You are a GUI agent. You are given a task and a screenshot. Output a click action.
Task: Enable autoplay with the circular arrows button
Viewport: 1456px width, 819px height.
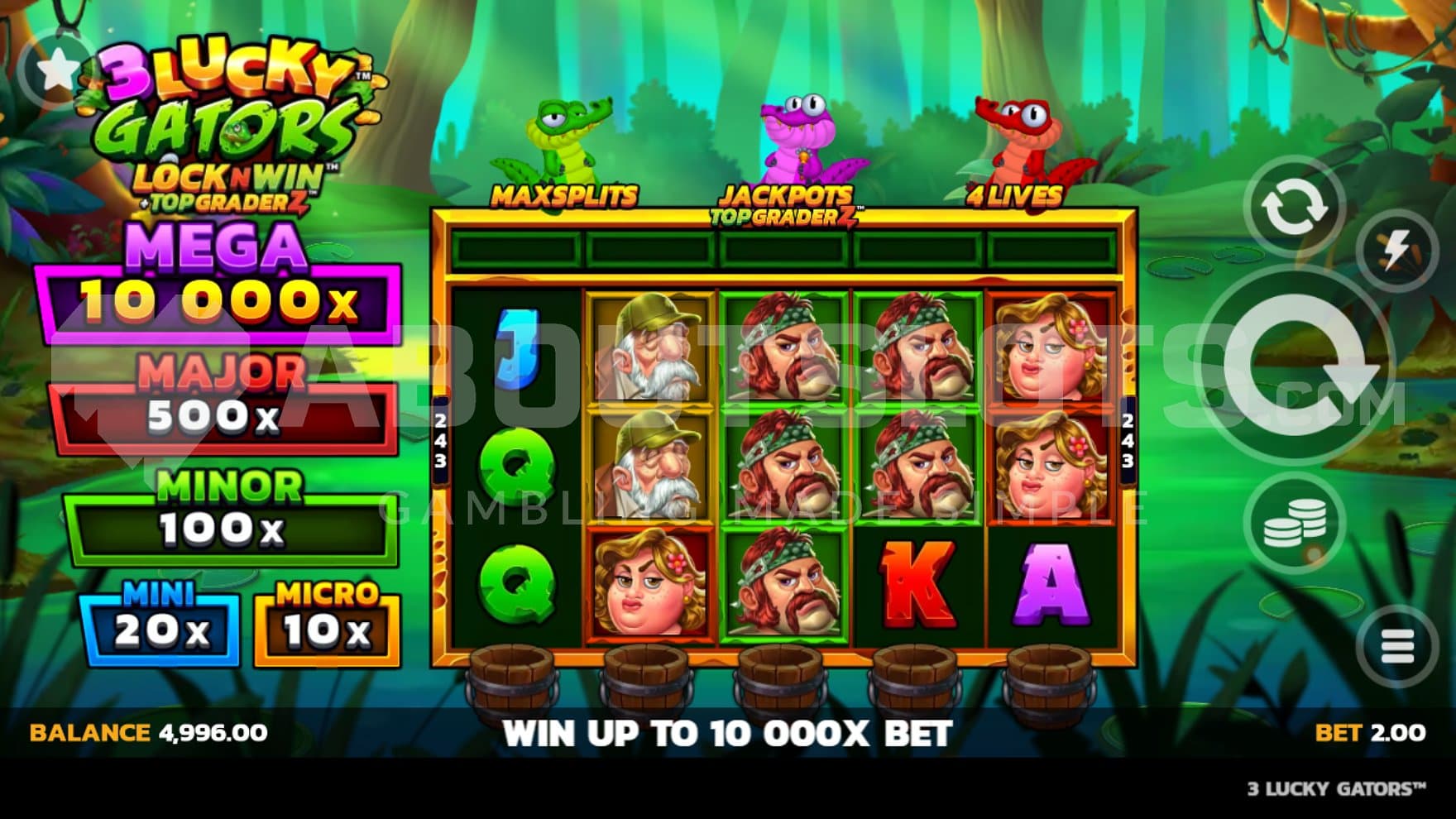1294,207
